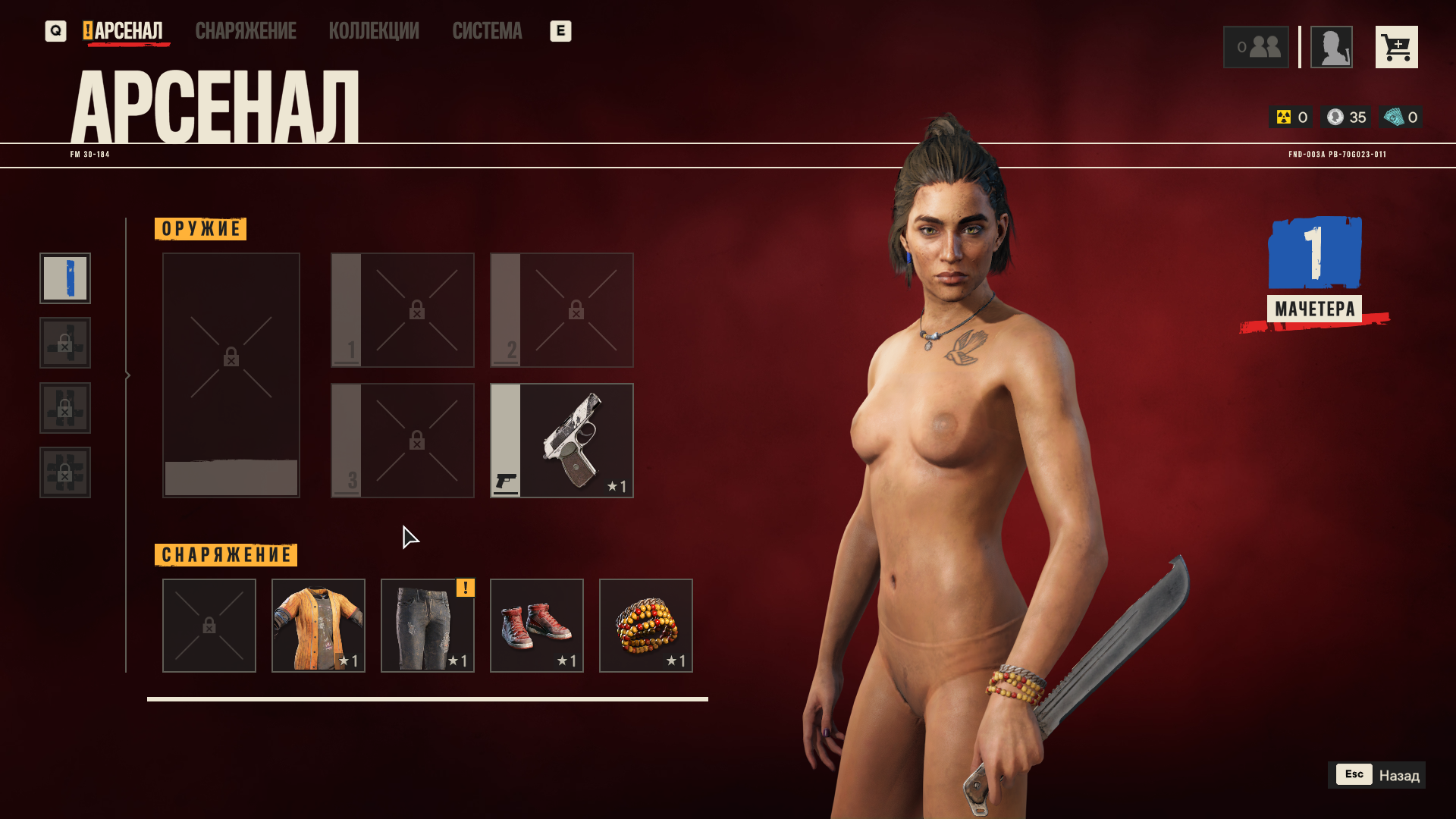Go to the Коллекции tab
The width and height of the screenshot is (1456, 819).
click(374, 31)
